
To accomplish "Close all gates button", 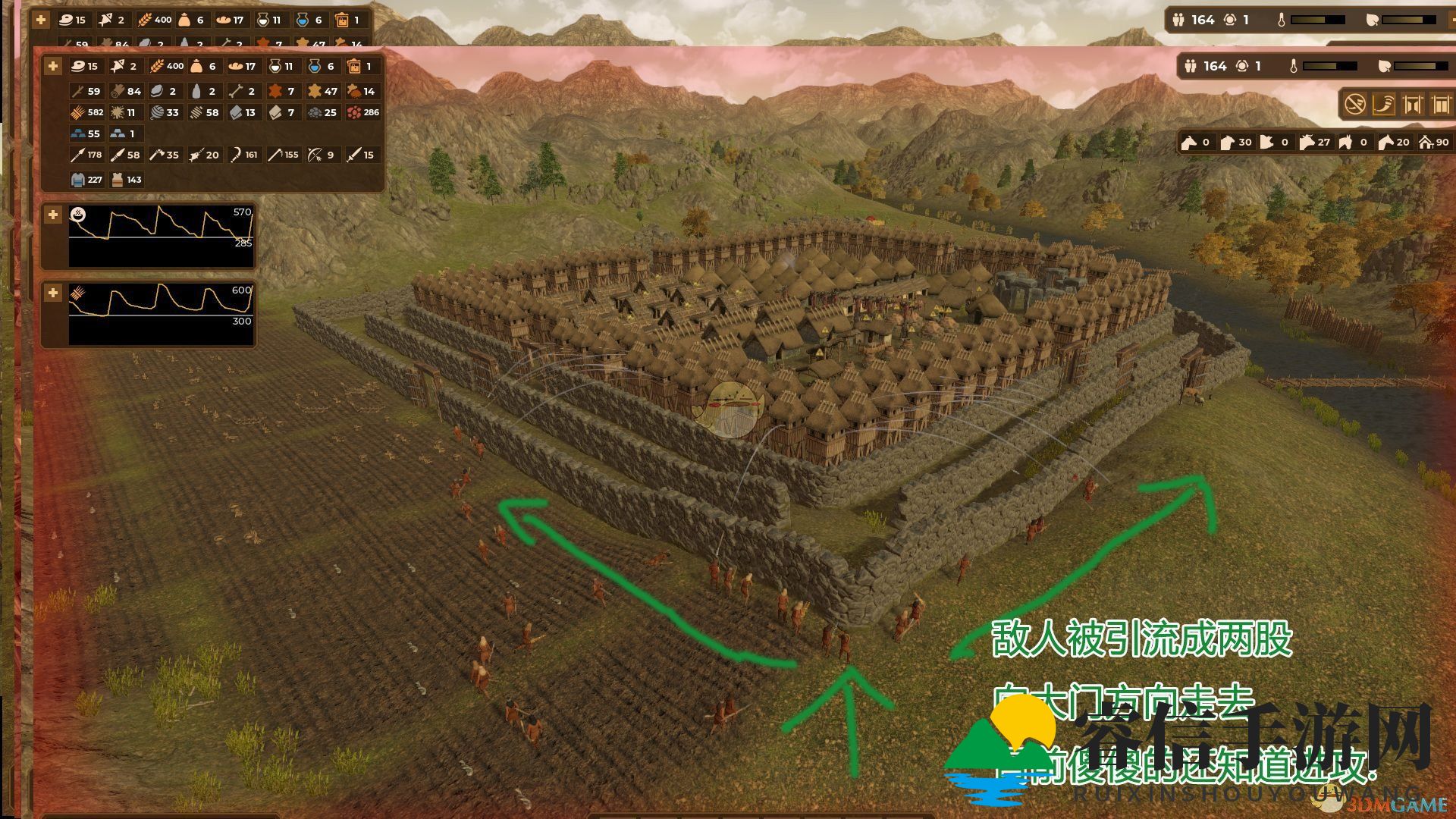I will pyautogui.click(x=1440, y=104).
